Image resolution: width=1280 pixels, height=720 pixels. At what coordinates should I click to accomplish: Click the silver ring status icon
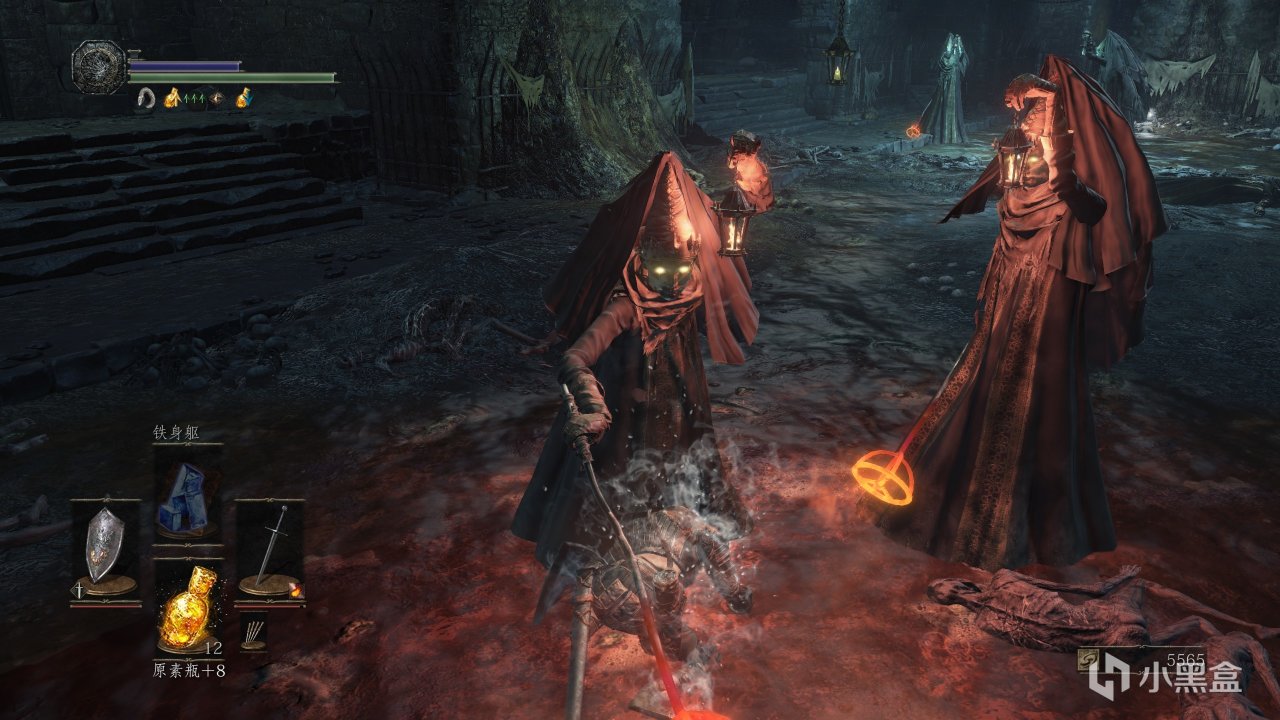click(147, 97)
